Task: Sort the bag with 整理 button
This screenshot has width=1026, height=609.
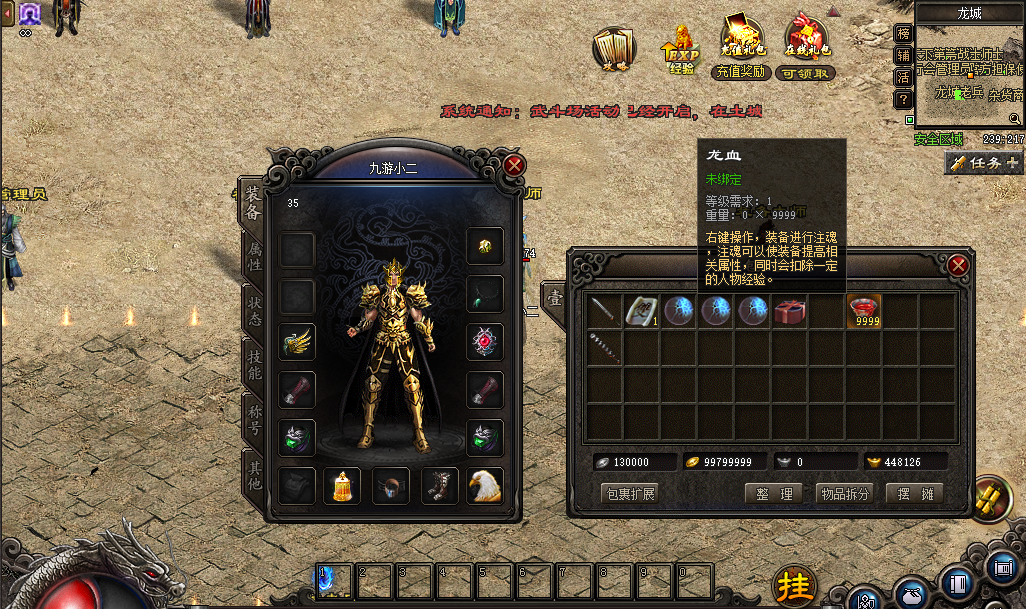Action: 773,493
